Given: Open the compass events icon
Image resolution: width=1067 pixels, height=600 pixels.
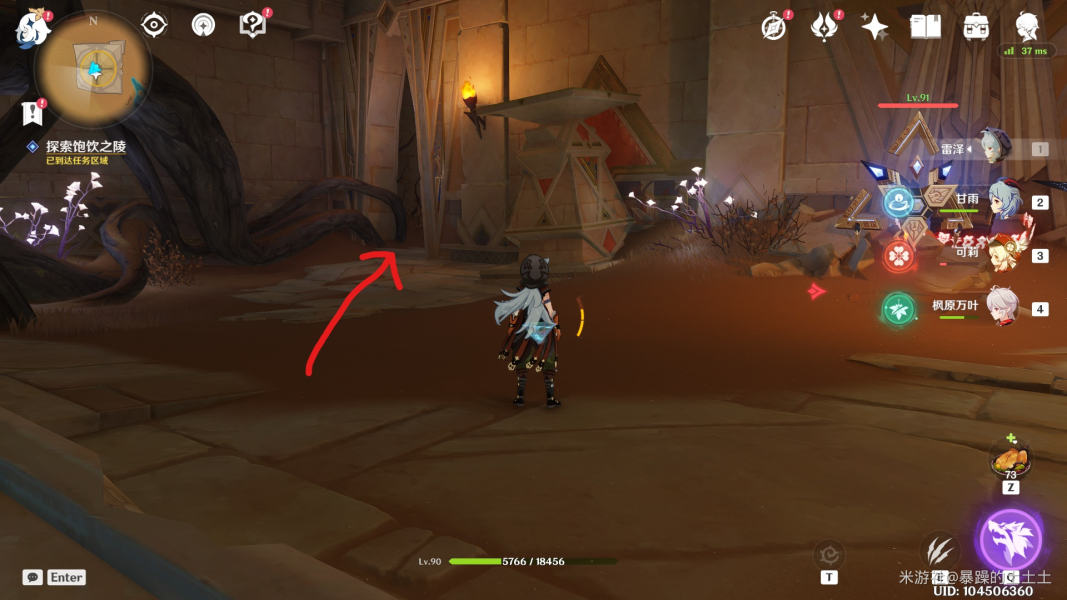Looking at the screenshot, I should tap(773, 27).
